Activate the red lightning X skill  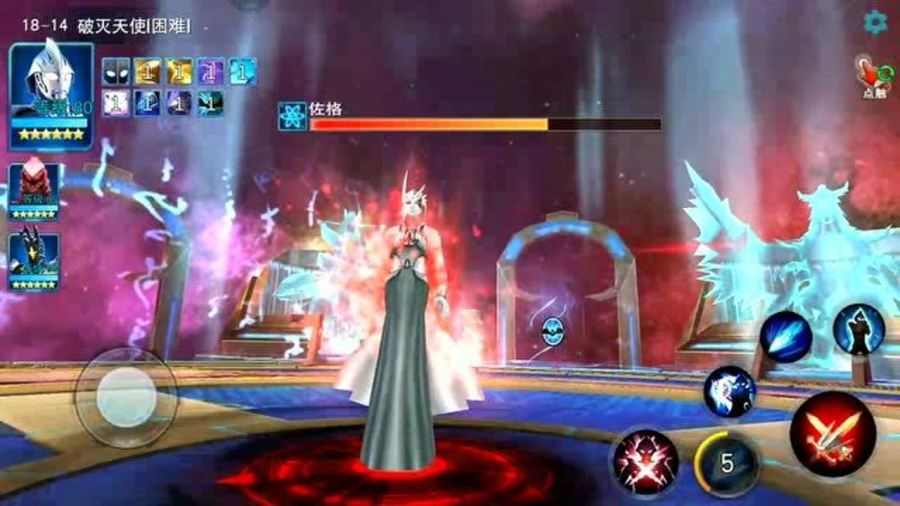point(646,461)
